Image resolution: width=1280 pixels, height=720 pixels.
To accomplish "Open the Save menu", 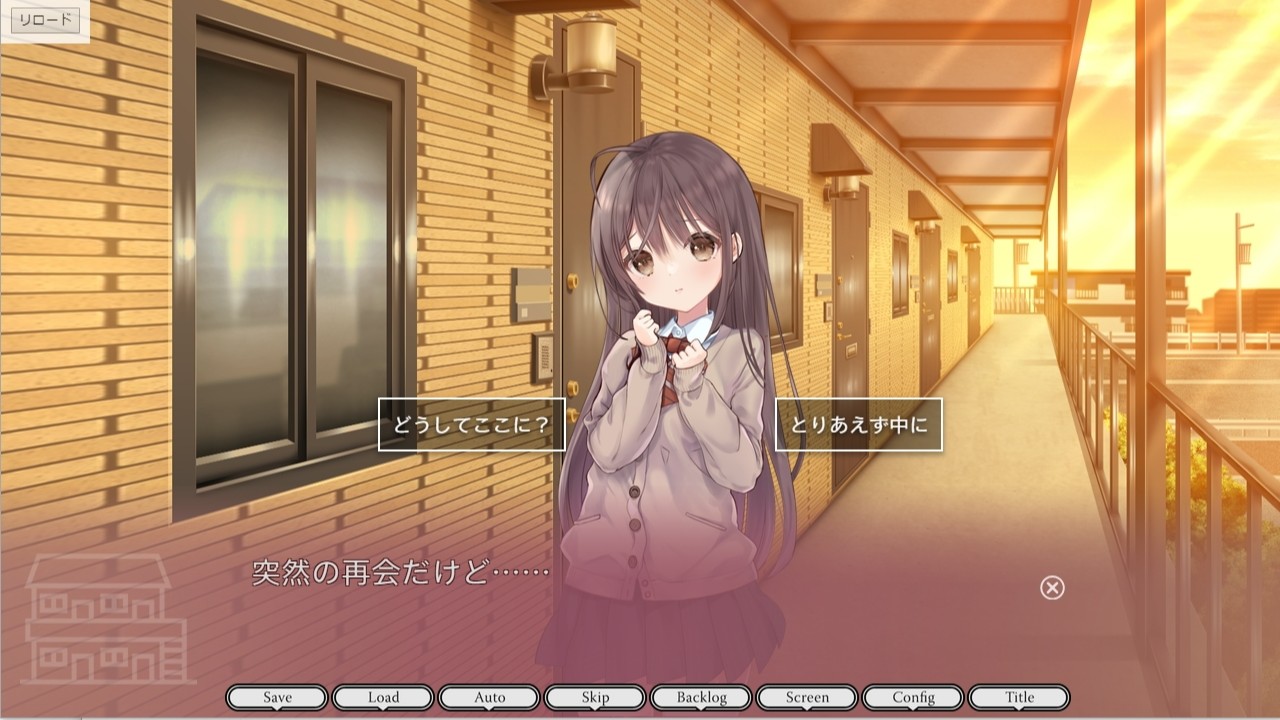I will click(277, 697).
